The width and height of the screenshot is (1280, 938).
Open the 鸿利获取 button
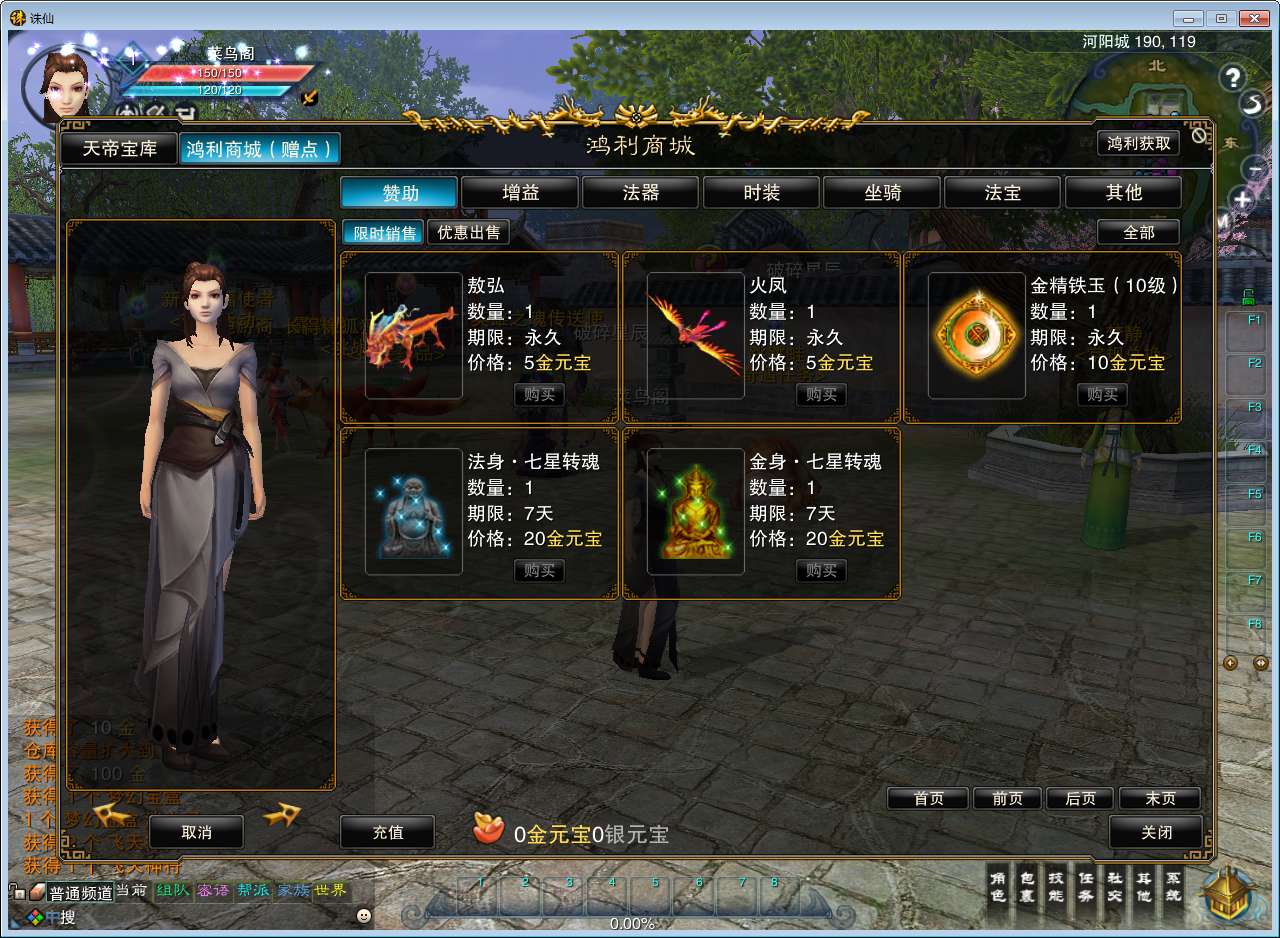1138,143
